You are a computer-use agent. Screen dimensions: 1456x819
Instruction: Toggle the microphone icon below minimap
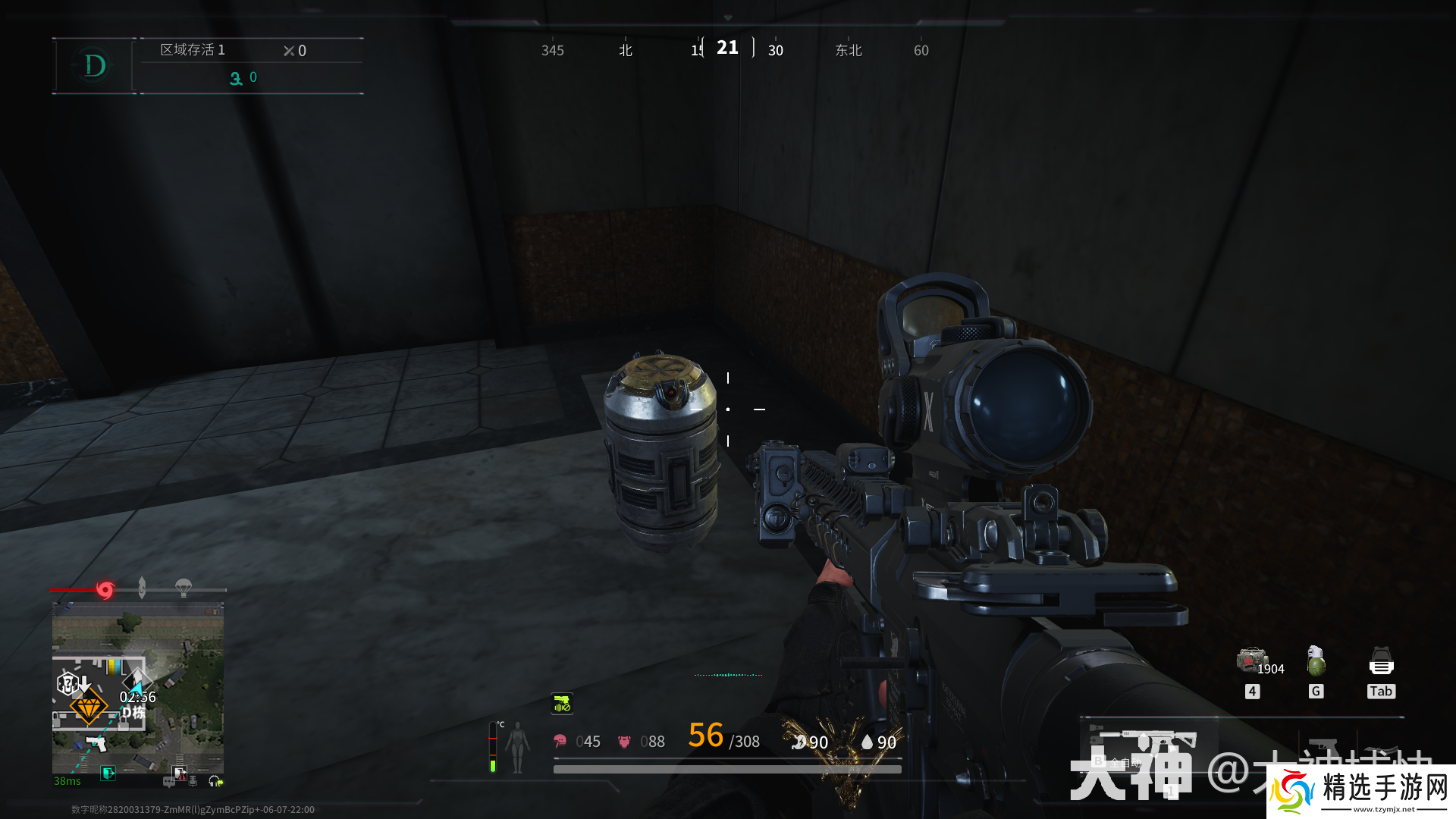[x=193, y=781]
